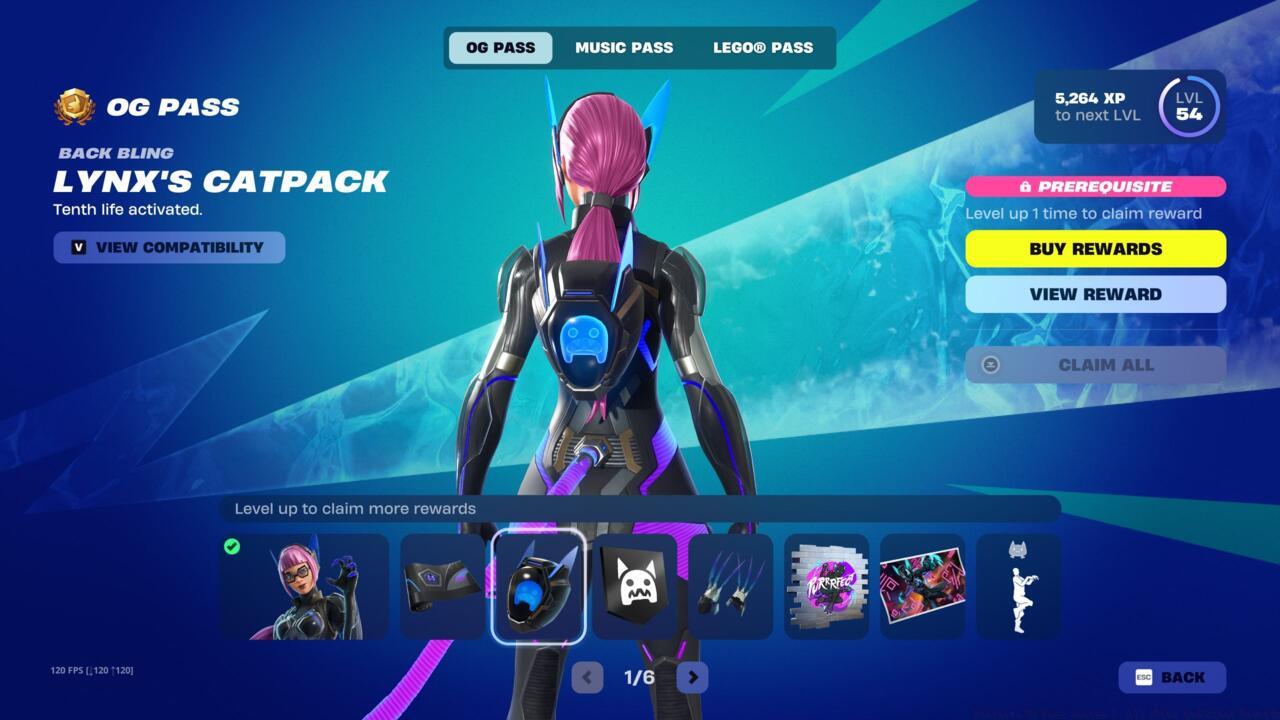Click the green checkmark on the claimed Lynx reward
The image size is (1280, 720).
click(x=232, y=545)
